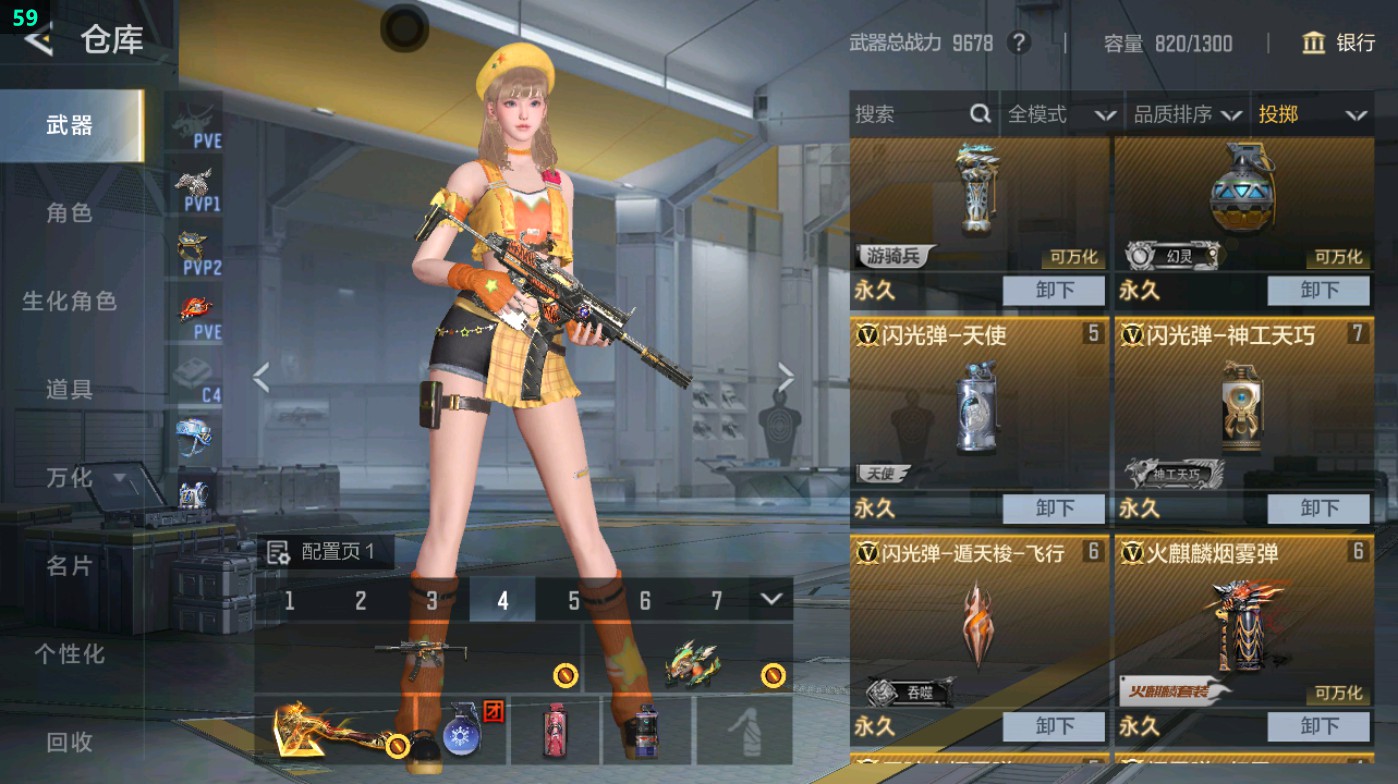Select the 道具 side menu entry
Screen dimensions: 1398x784
point(69,389)
